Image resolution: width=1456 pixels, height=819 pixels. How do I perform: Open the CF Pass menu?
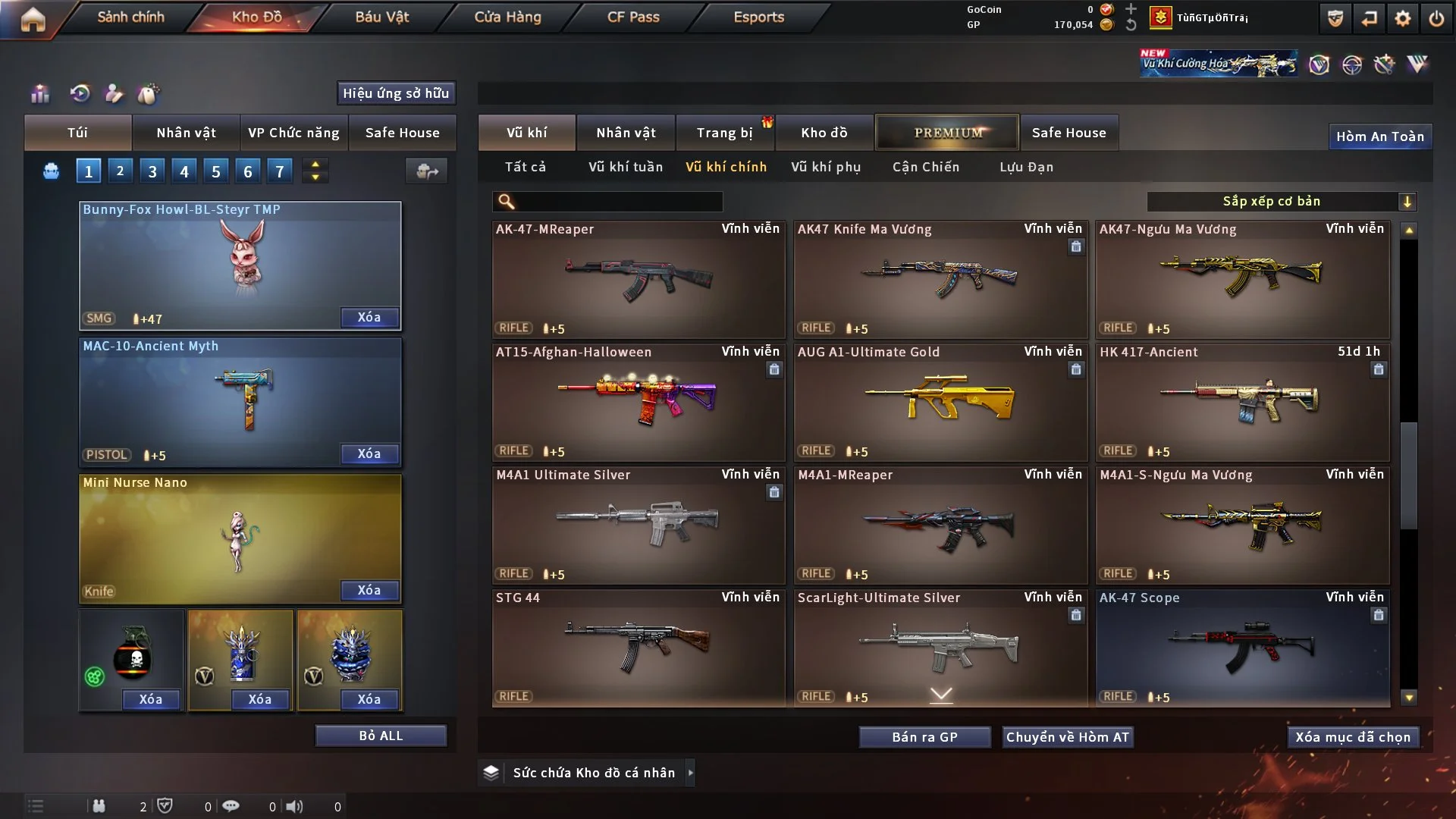[633, 17]
